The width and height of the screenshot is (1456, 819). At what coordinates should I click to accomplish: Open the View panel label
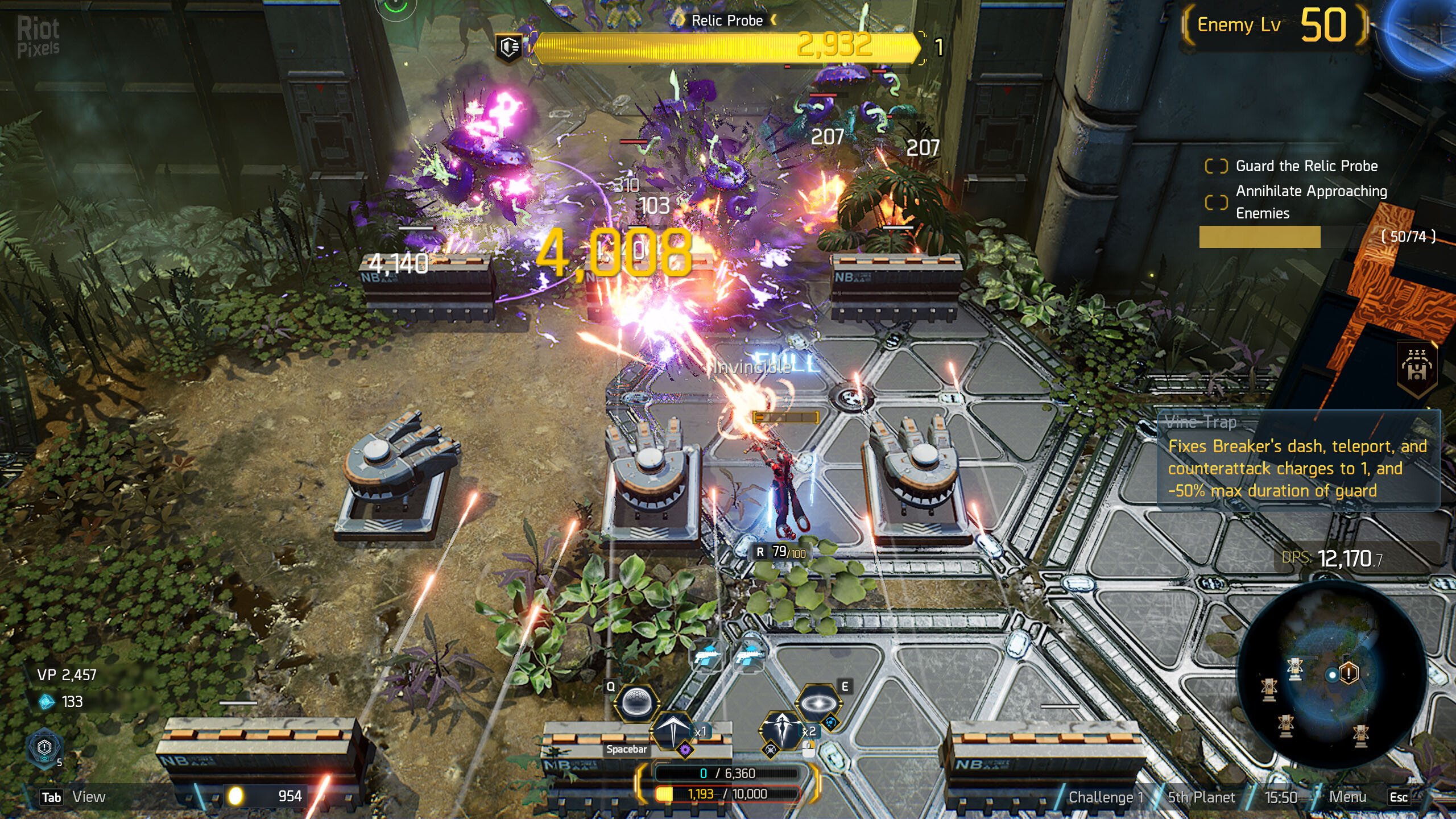tap(89, 797)
